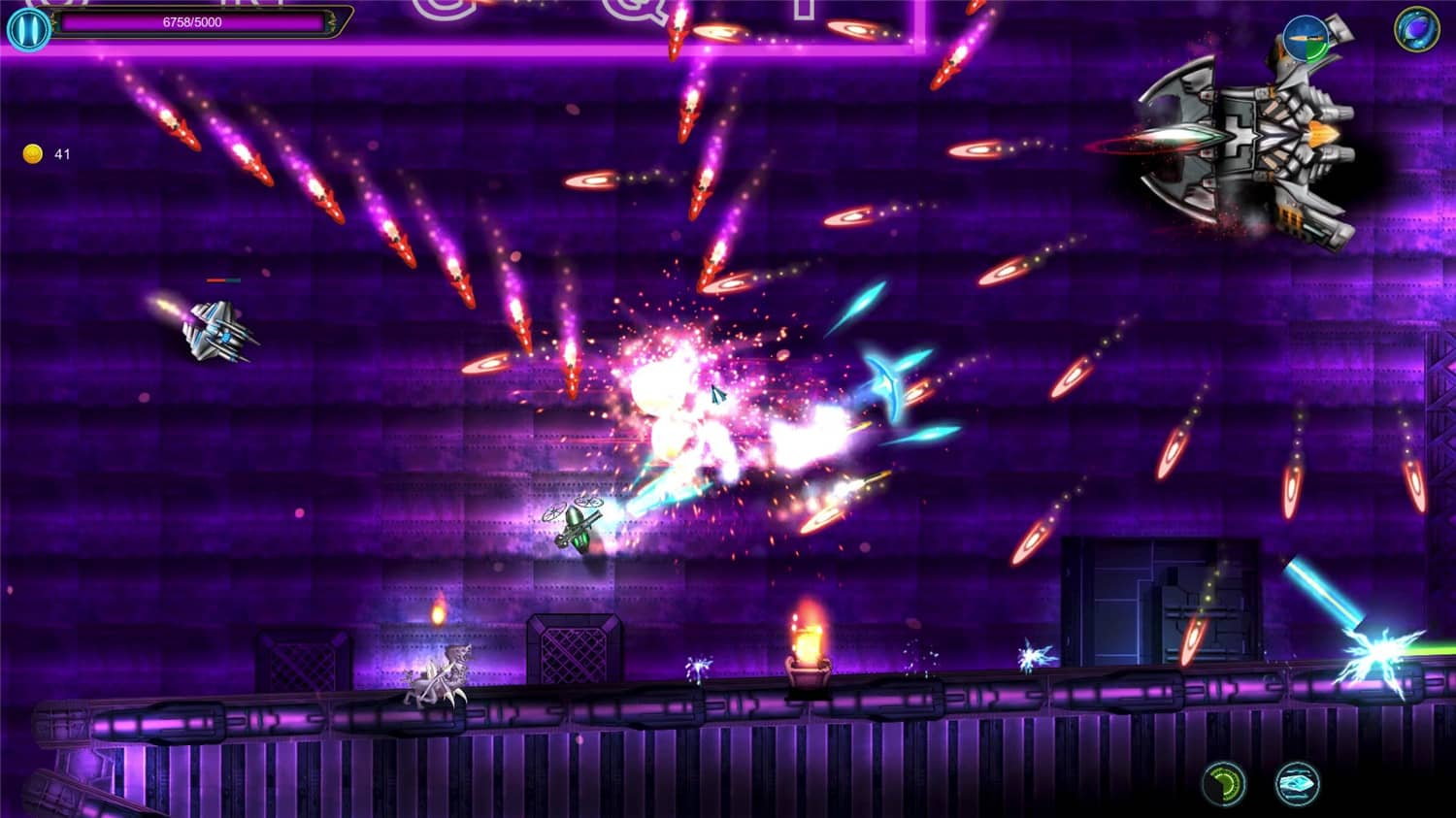Viewport: 1456px width, 818px height.
Task: Click the gold coin icon next to 41
Action: 32,151
